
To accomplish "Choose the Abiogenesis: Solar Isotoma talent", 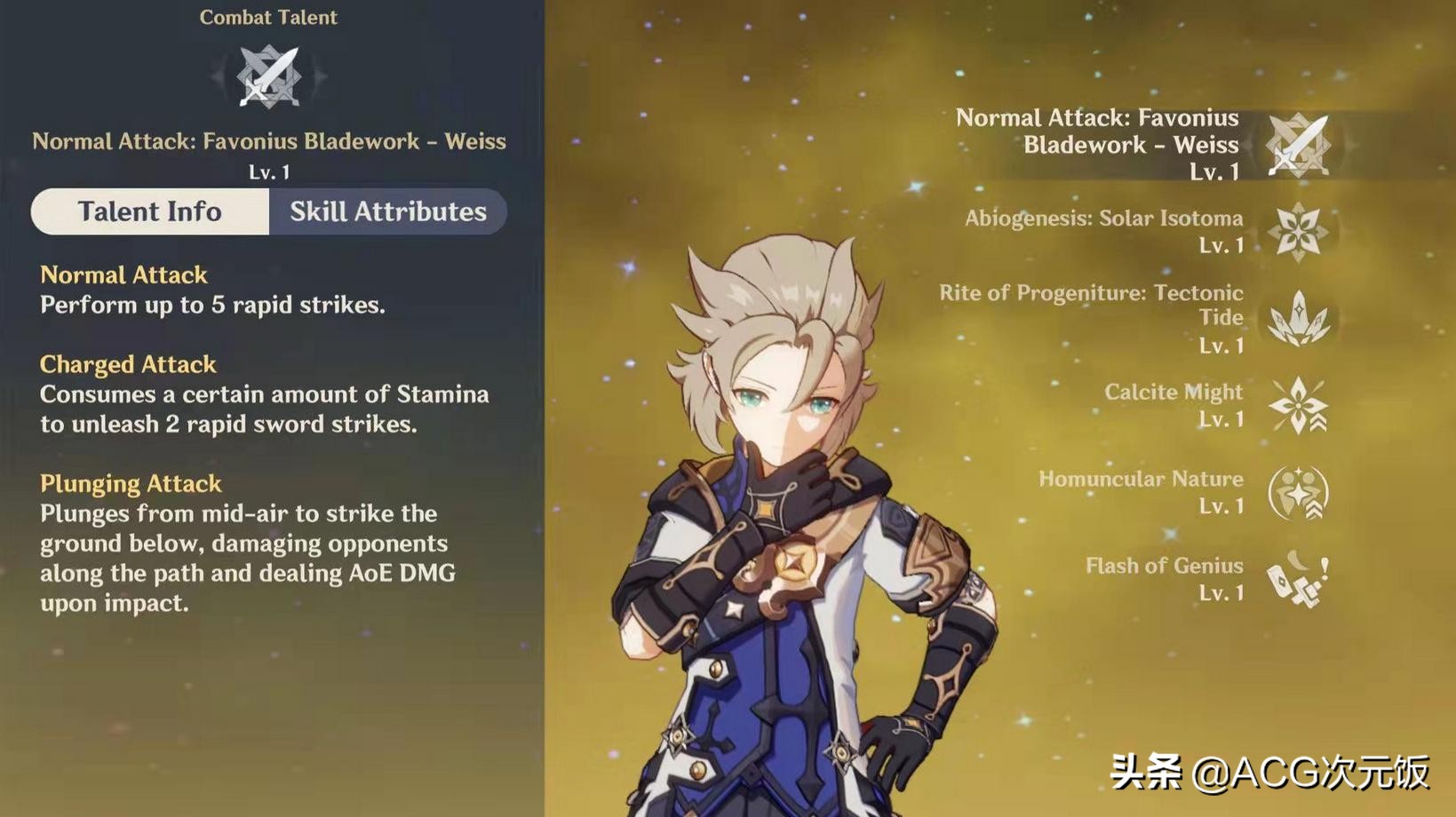I will 1298,231.
